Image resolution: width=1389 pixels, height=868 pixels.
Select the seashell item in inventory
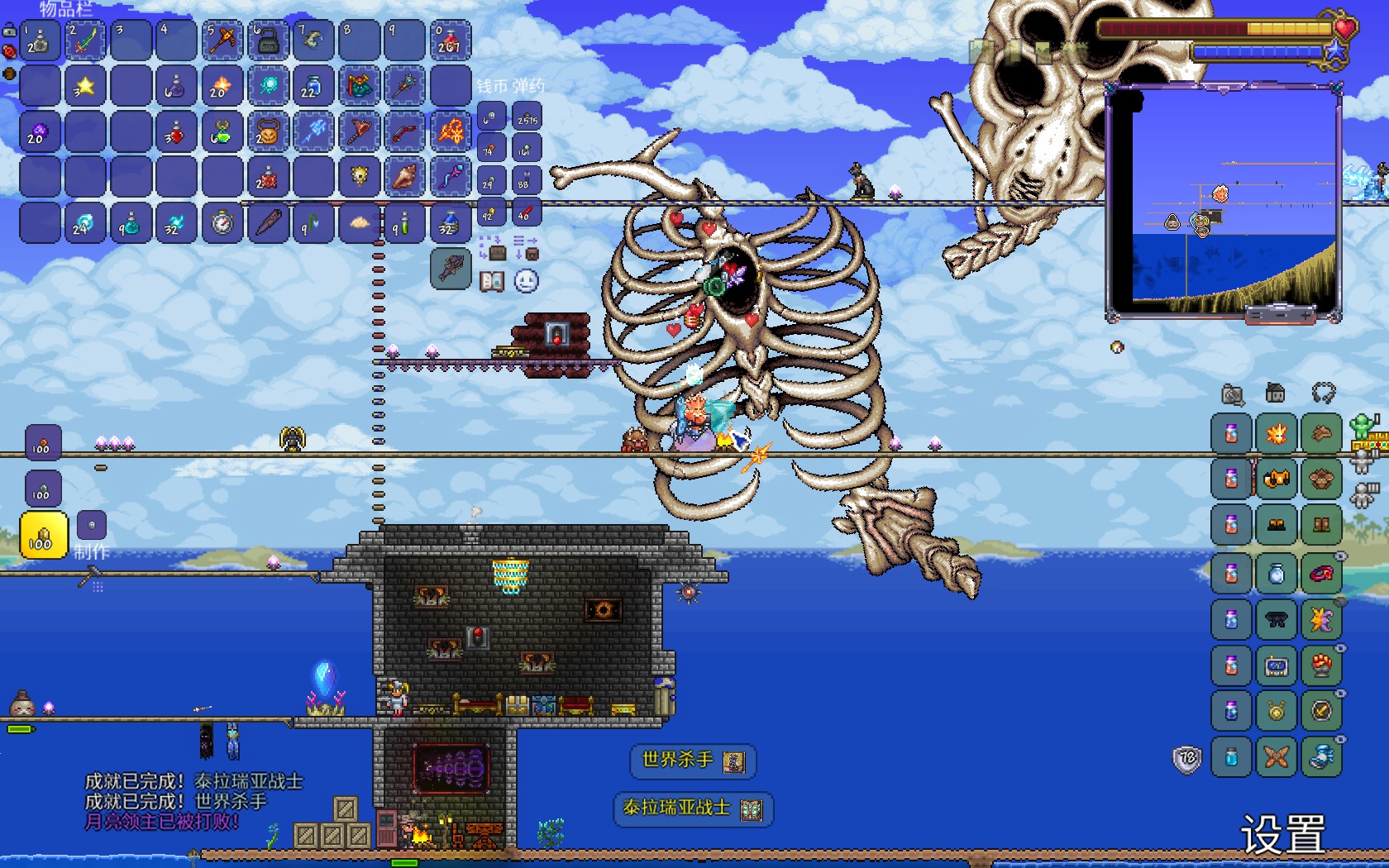point(405,177)
